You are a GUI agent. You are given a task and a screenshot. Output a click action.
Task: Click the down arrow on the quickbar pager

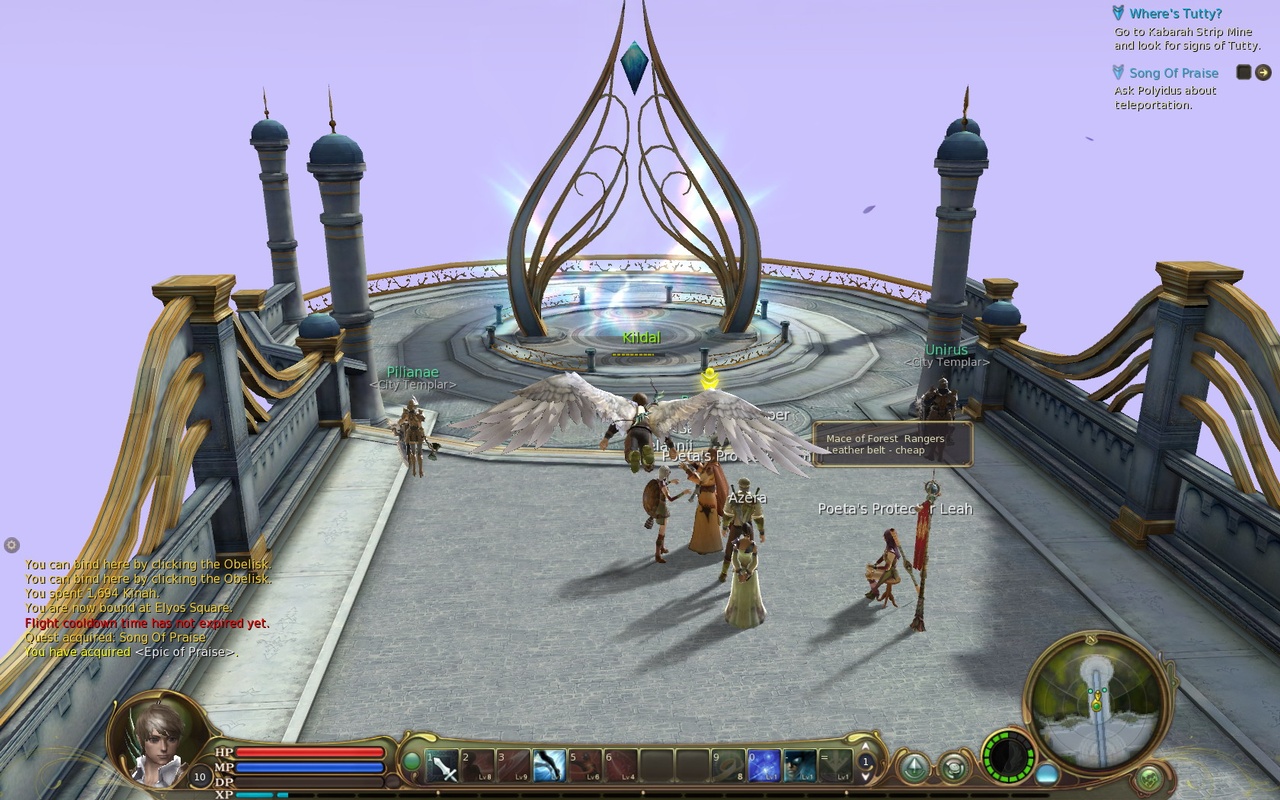(864, 777)
